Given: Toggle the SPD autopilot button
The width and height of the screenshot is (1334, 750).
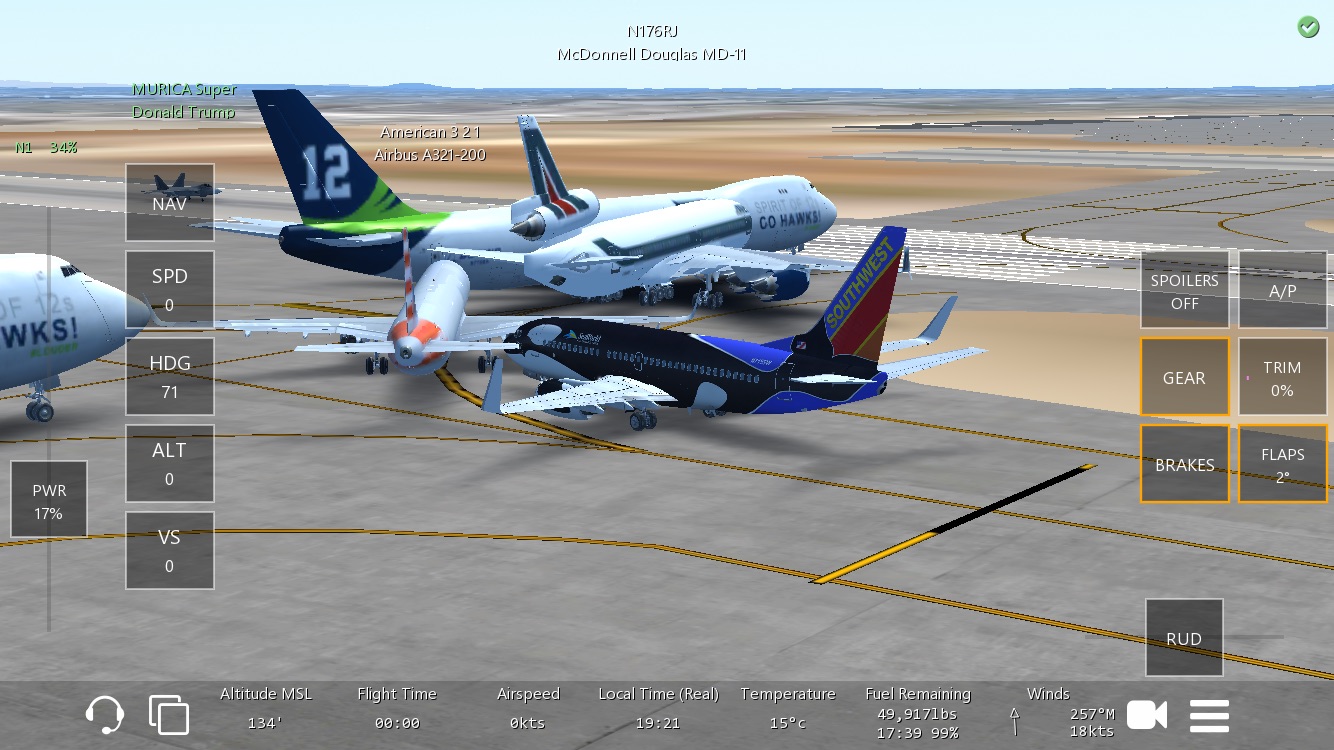Looking at the screenshot, I should click(170, 290).
